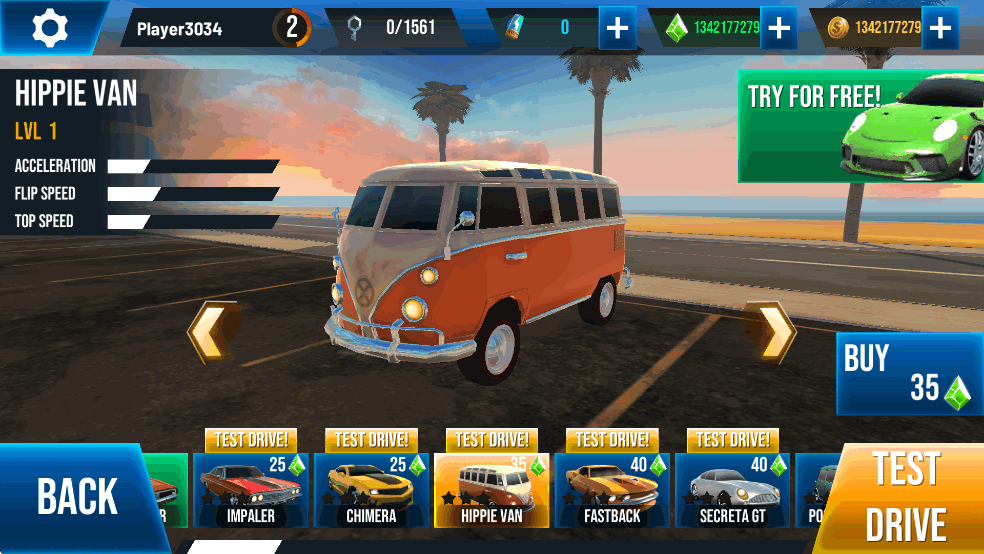Pick the Fastback car thumbnail
984x554 pixels.
(x=611, y=490)
